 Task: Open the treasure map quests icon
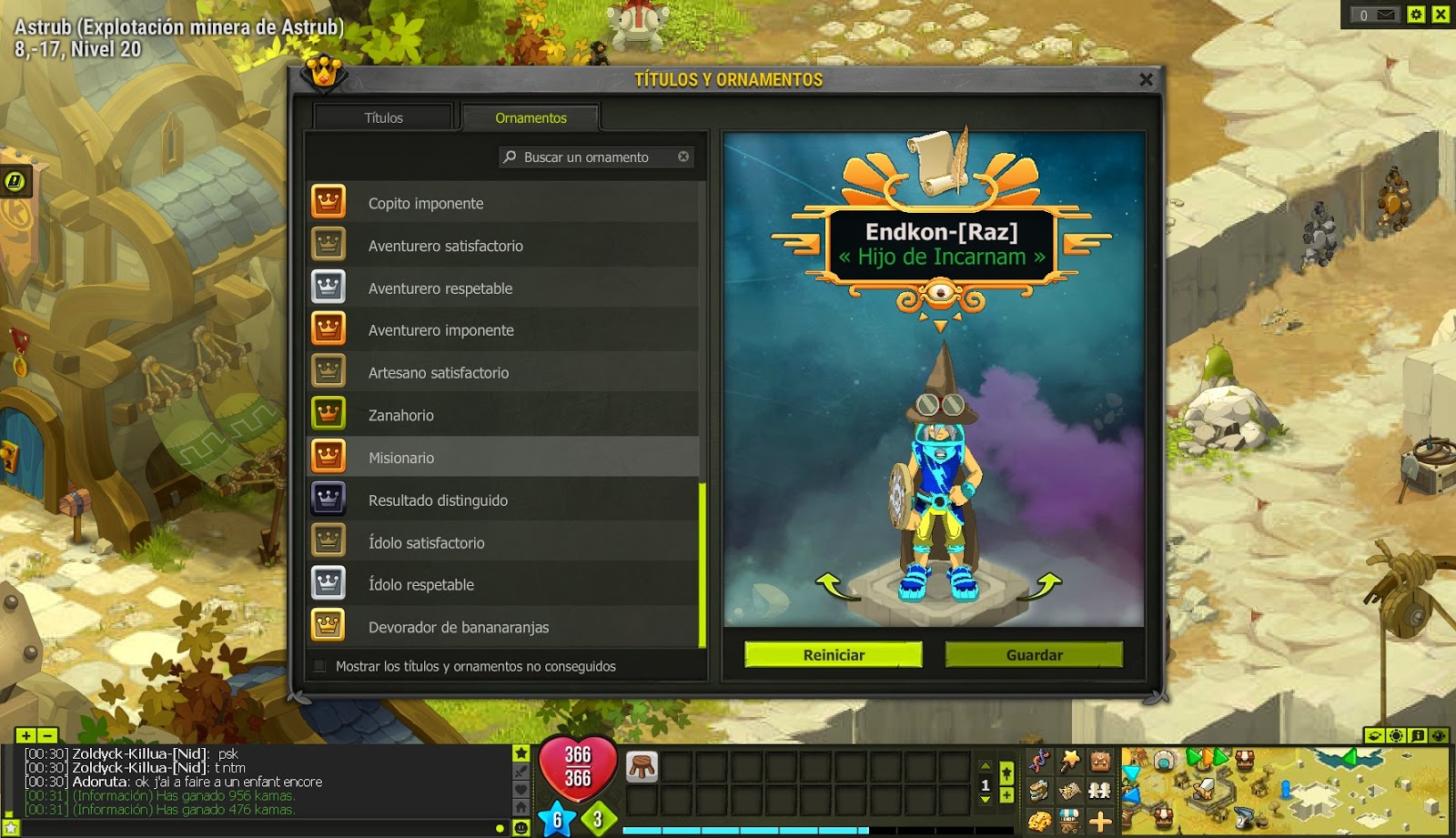pos(1068,791)
